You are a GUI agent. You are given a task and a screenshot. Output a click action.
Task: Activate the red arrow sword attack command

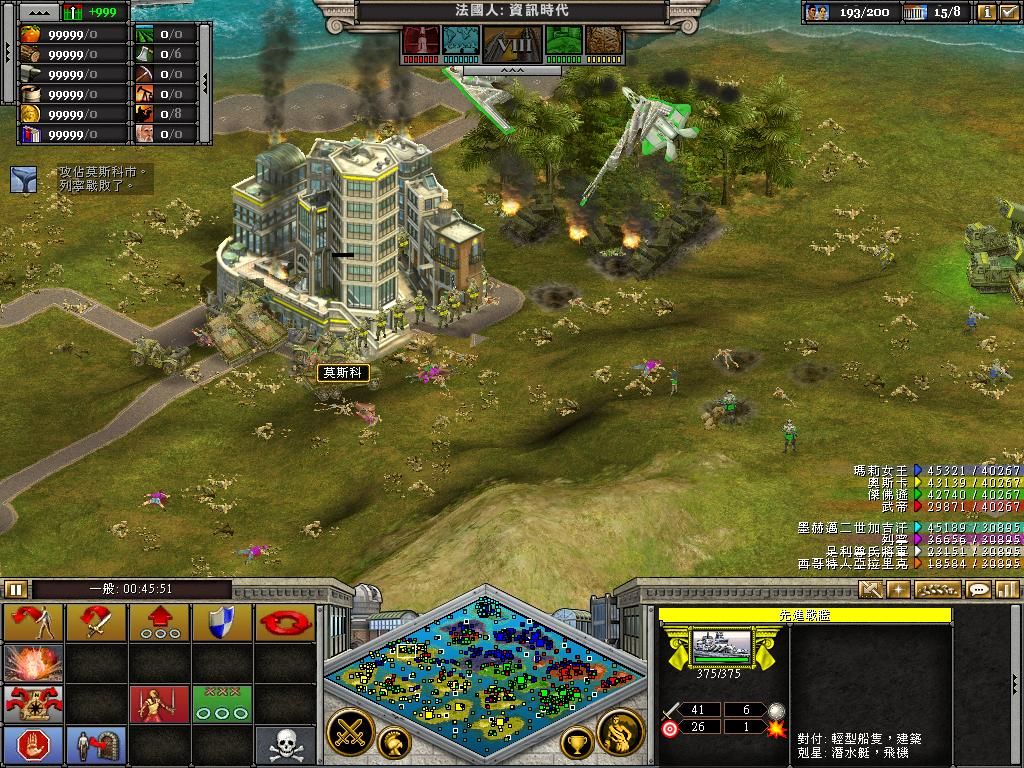pyautogui.click(x=96, y=622)
